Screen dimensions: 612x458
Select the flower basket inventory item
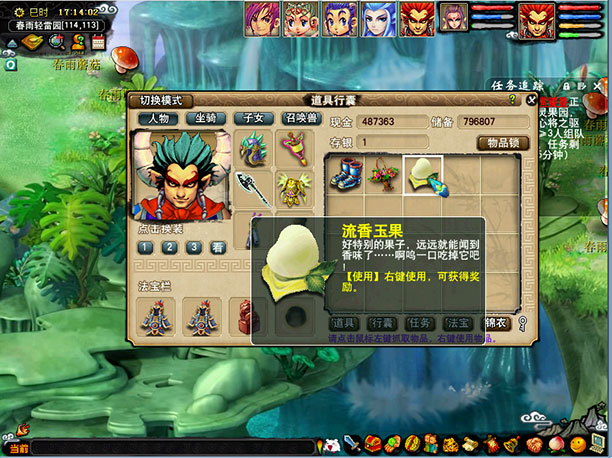click(383, 174)
